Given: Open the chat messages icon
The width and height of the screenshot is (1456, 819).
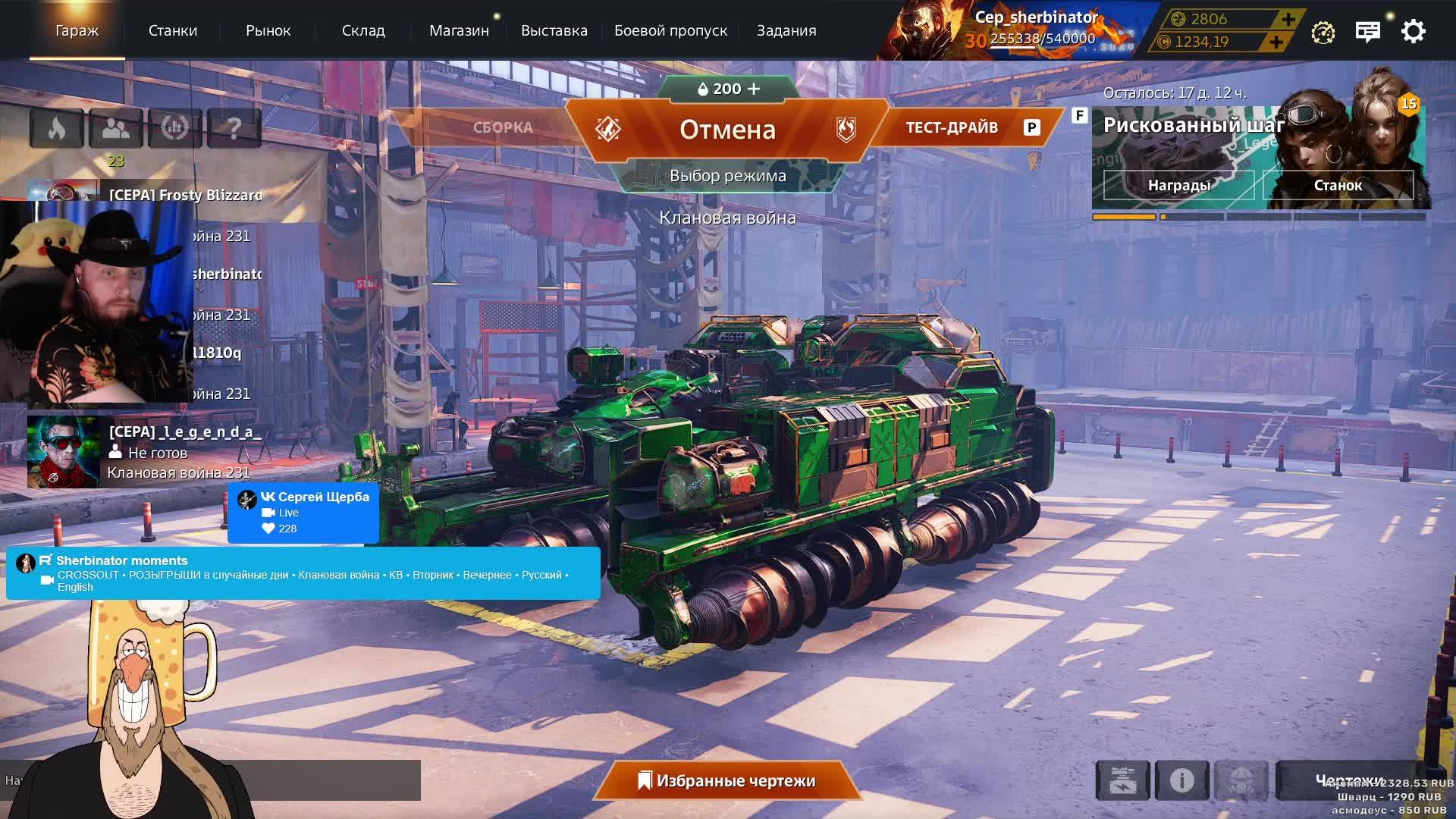Looking at the screenshot, I should point(1367,32).
